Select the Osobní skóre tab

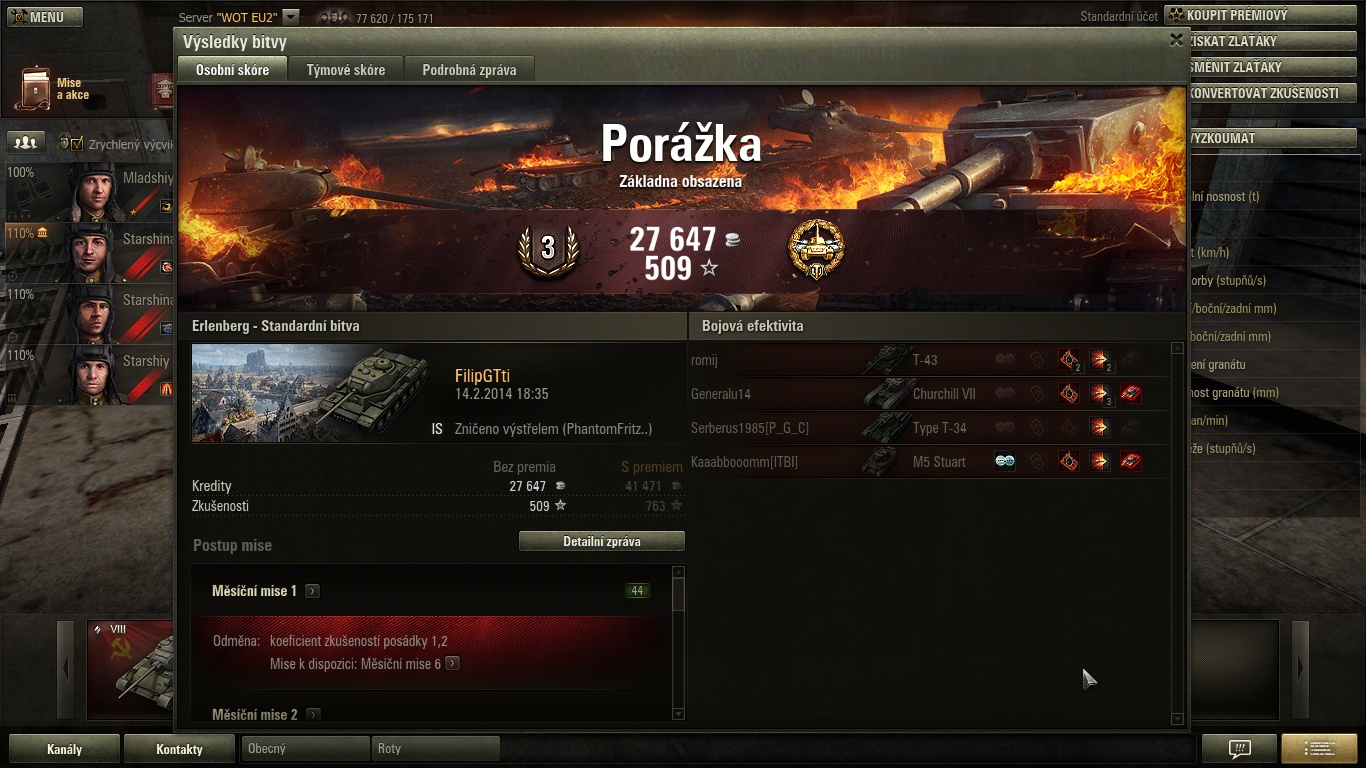[x=232, y=70]
